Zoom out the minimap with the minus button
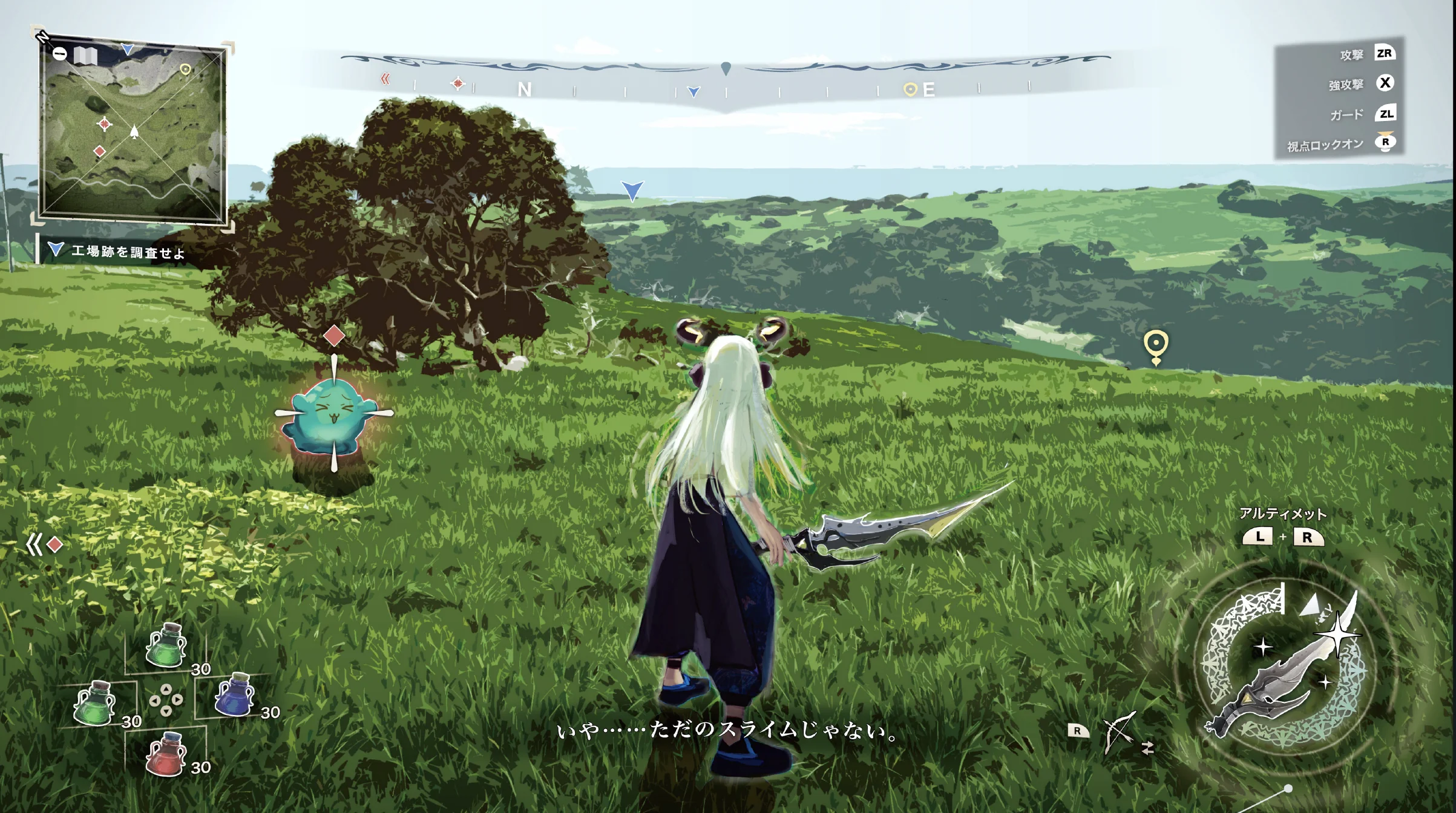Viewport: 1456px width, 813px height. (59, 54)
